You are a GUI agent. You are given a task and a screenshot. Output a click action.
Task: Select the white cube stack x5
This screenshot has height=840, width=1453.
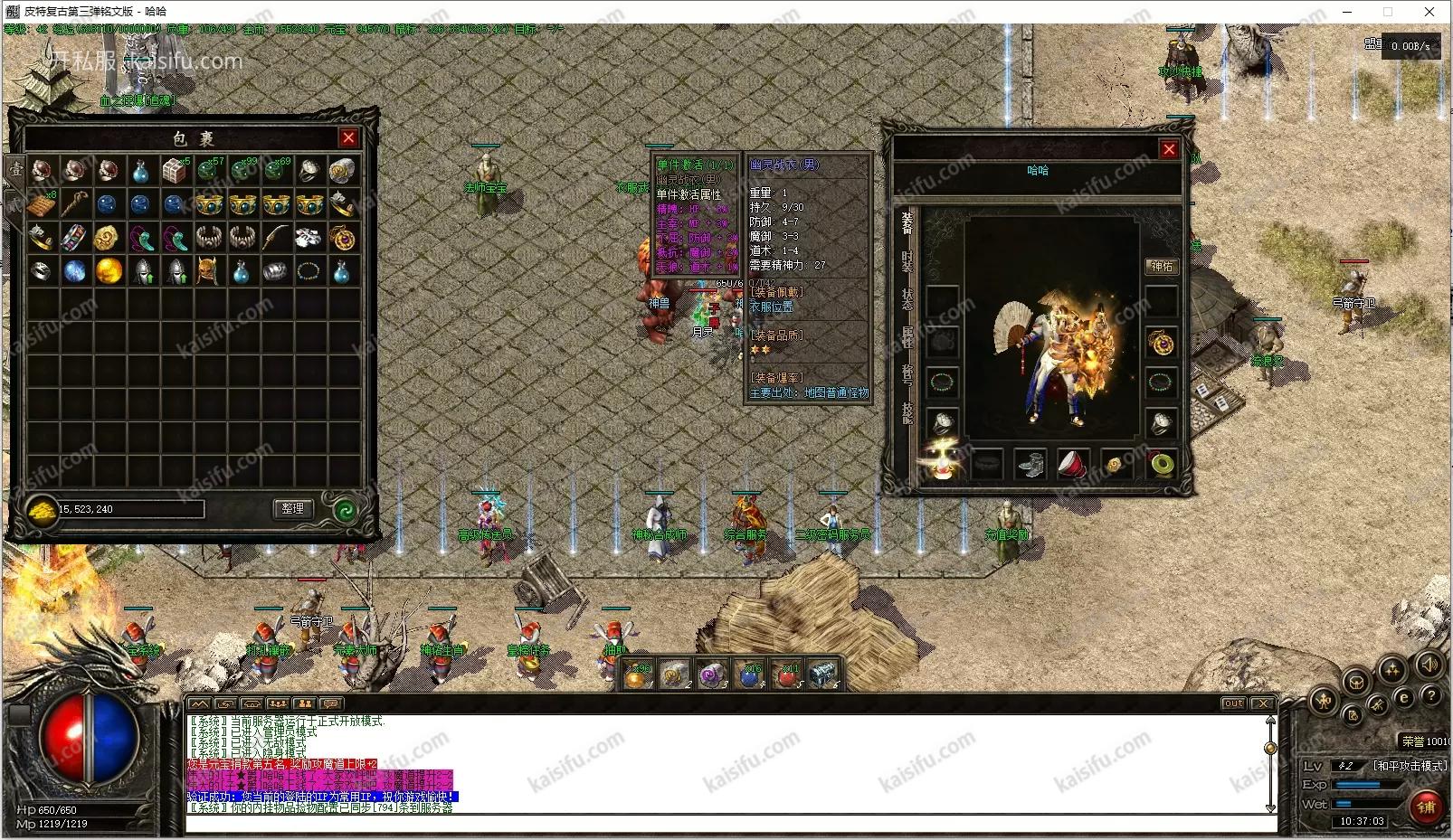coord(175,170)
